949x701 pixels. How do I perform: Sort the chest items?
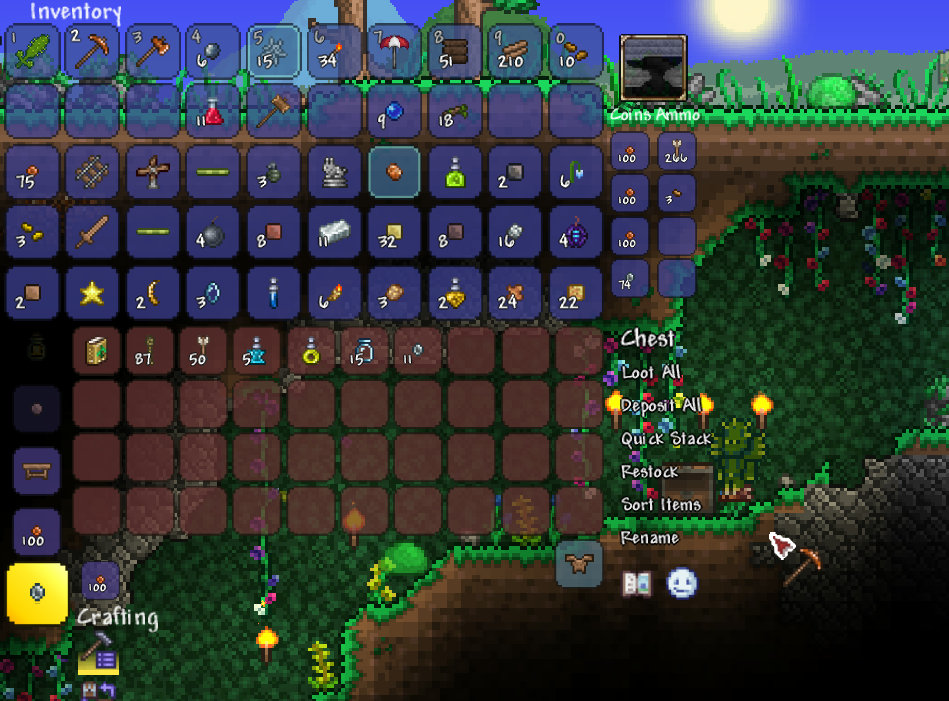[x=661, y=504]
